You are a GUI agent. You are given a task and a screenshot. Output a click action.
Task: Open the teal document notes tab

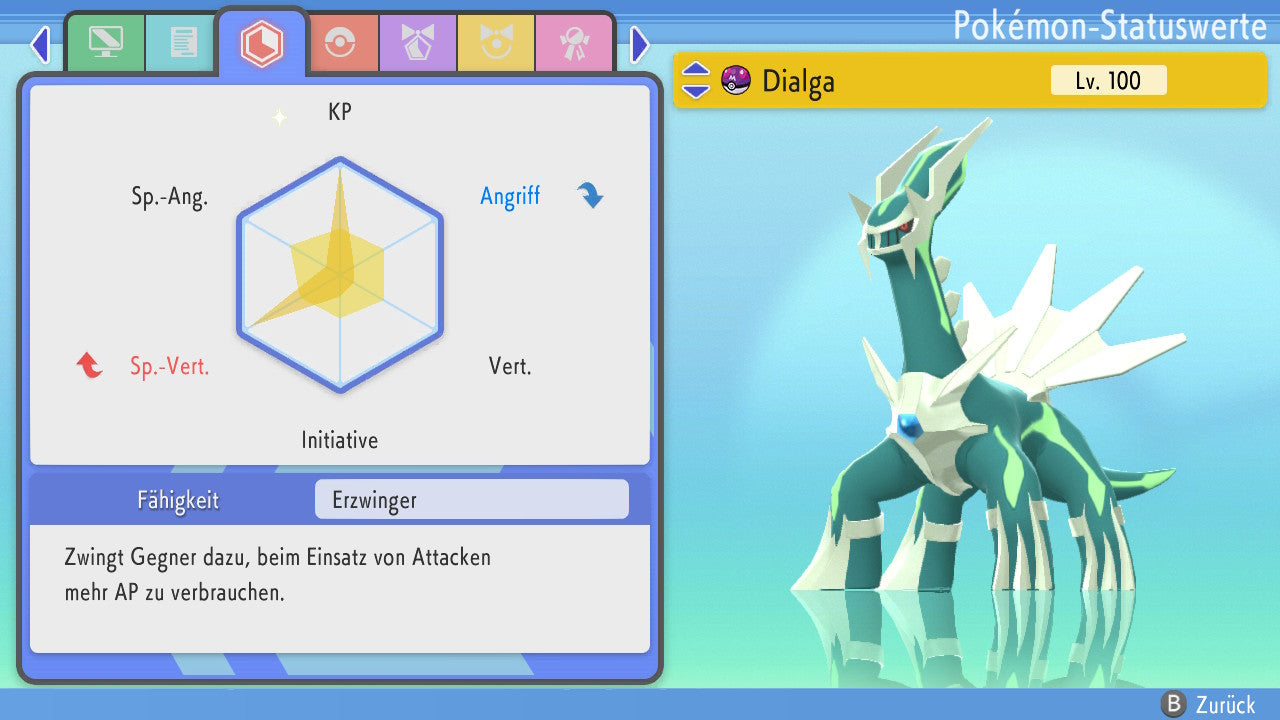182,42
